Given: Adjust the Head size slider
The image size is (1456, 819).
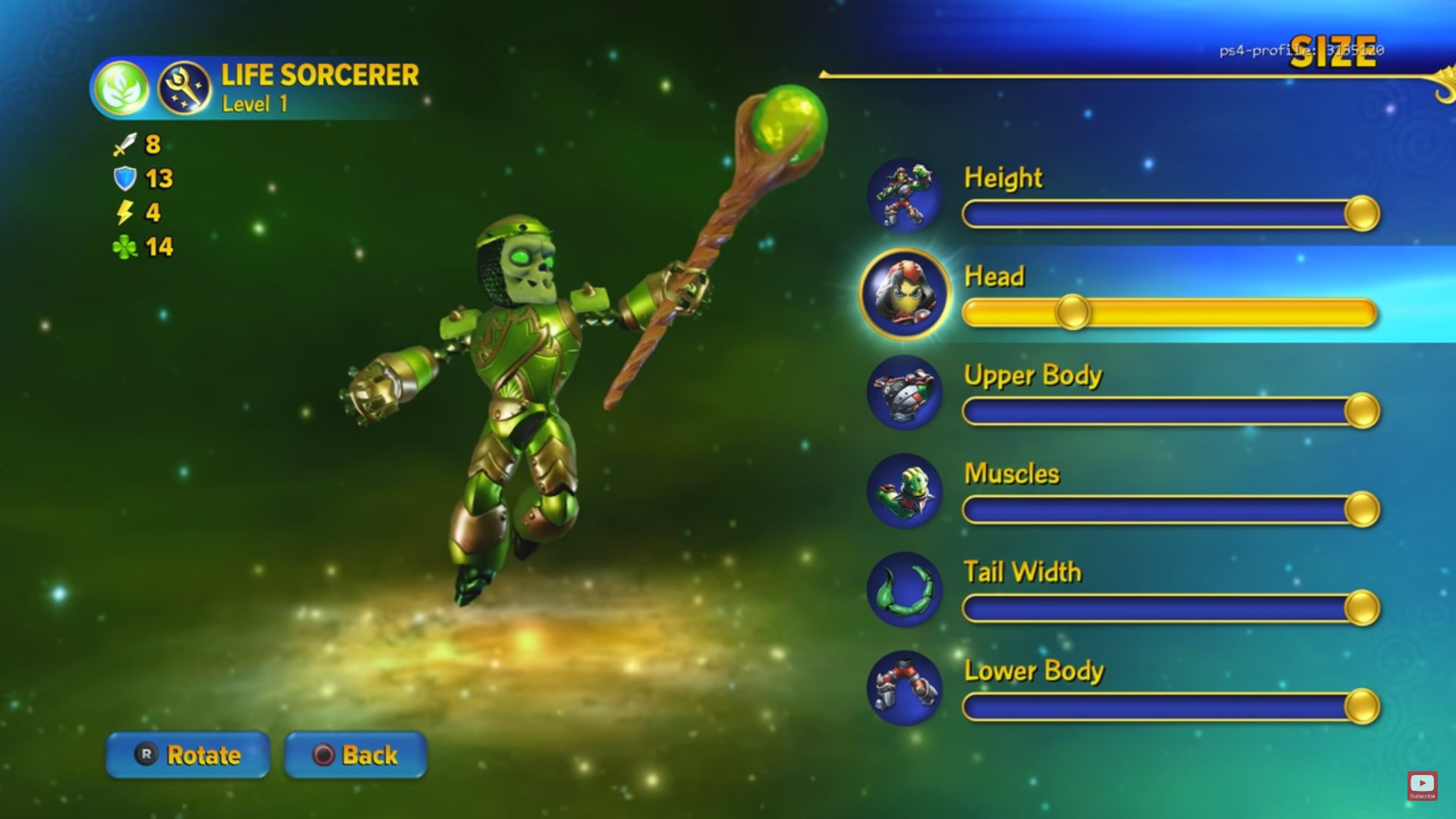Looking at the screenshot, I should (1169, 312).
